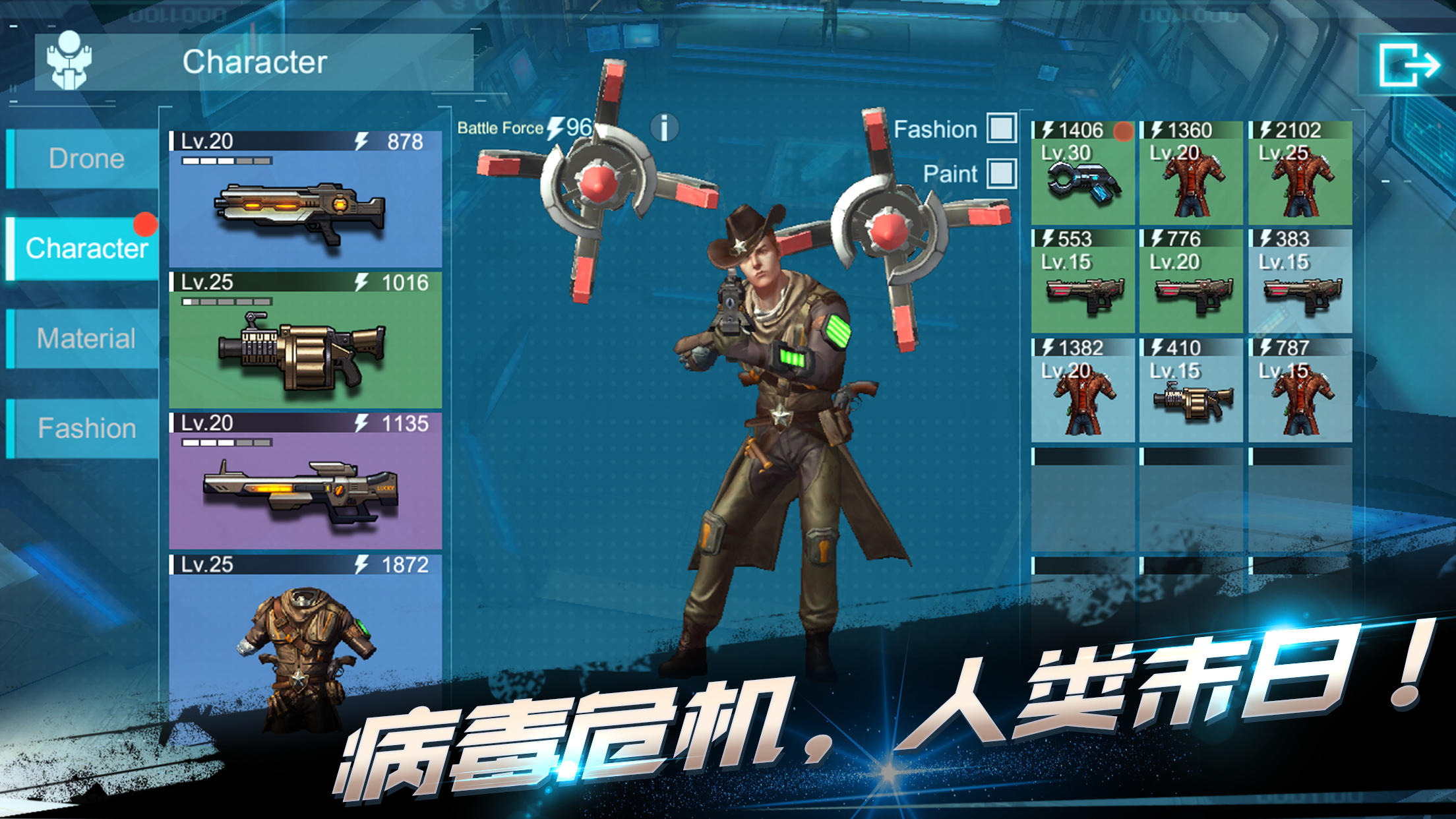Viewport: 1456px width, 819px height.
Task: Open the Material tab
Action: [84, 338]
